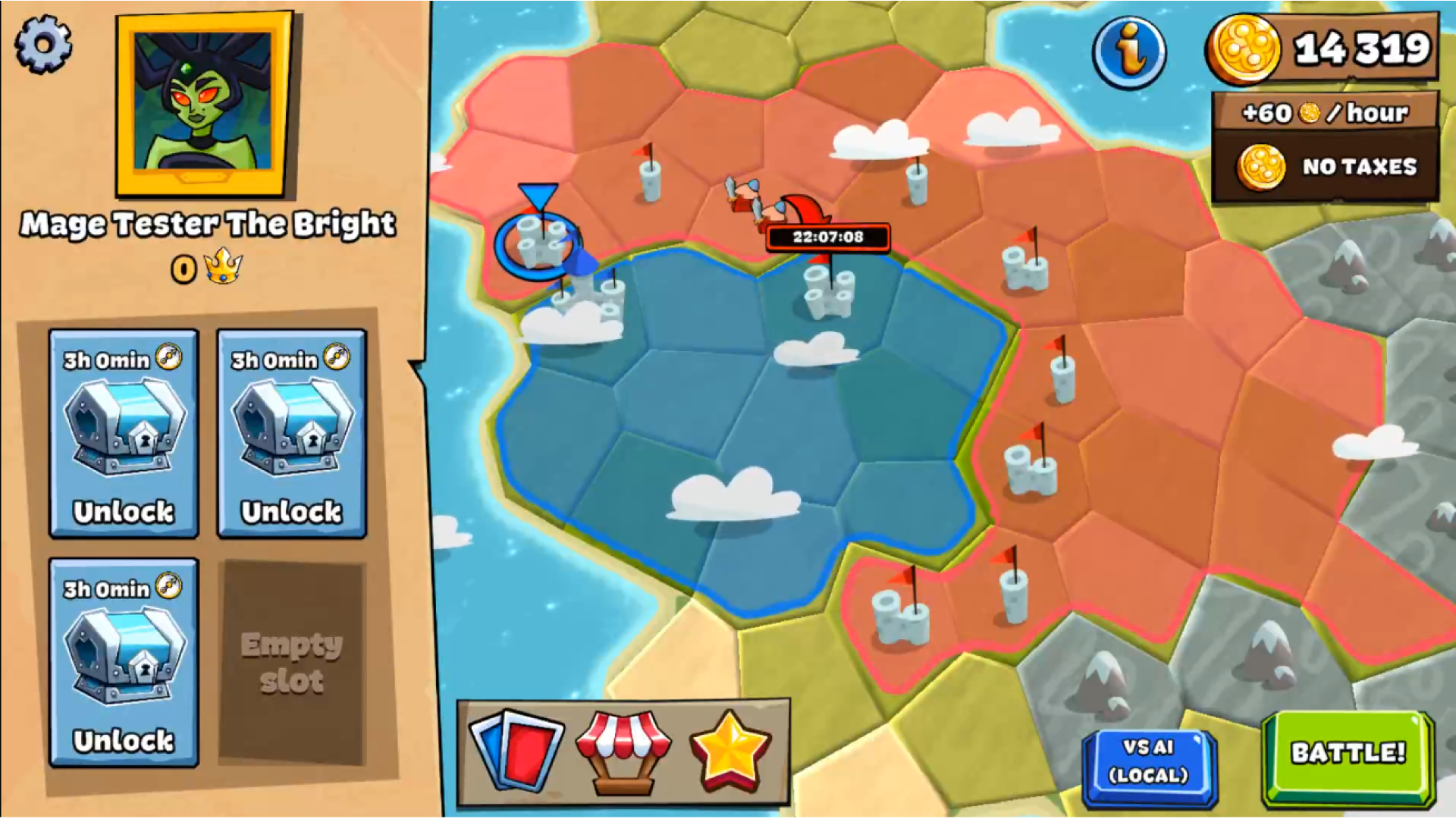1456x819 pixels.
Task: Tap the attack timer showing 22:07:08
Action: pyautogui.click(x=830, y=236)
